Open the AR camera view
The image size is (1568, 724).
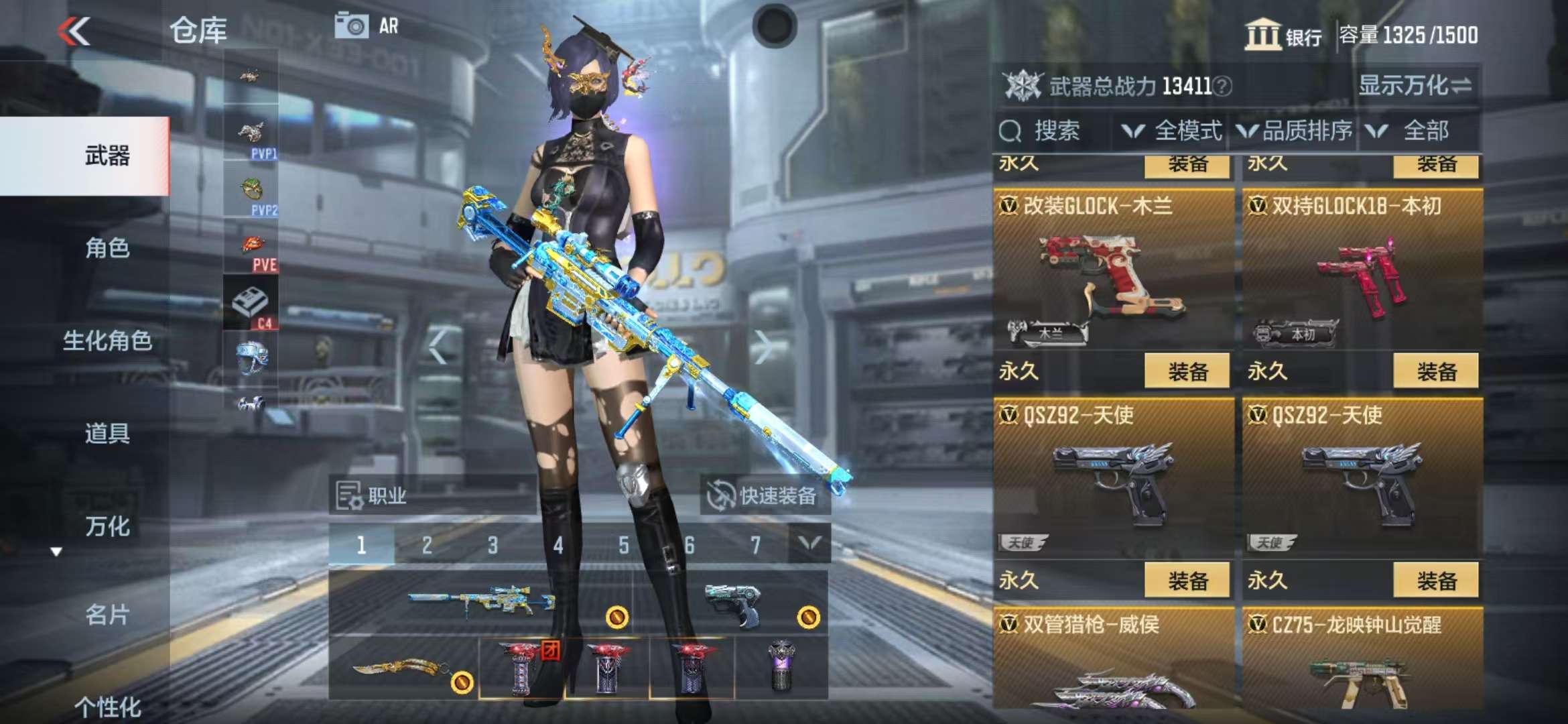(367, 26)
